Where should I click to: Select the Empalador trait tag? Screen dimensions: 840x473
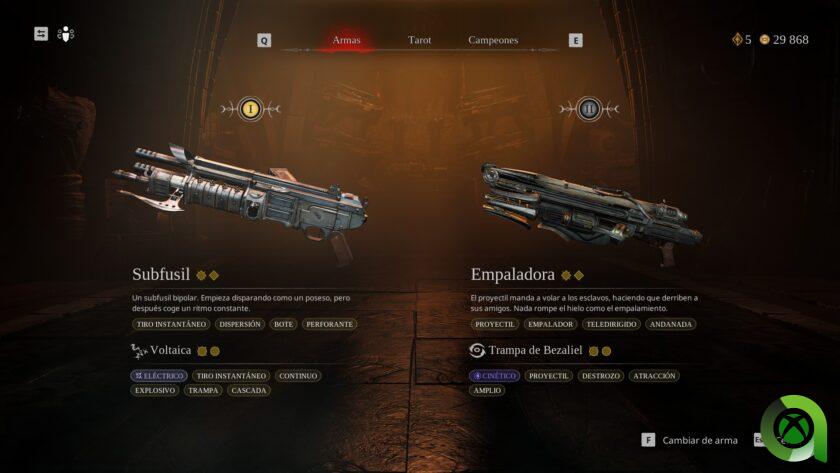pos(551,324)
